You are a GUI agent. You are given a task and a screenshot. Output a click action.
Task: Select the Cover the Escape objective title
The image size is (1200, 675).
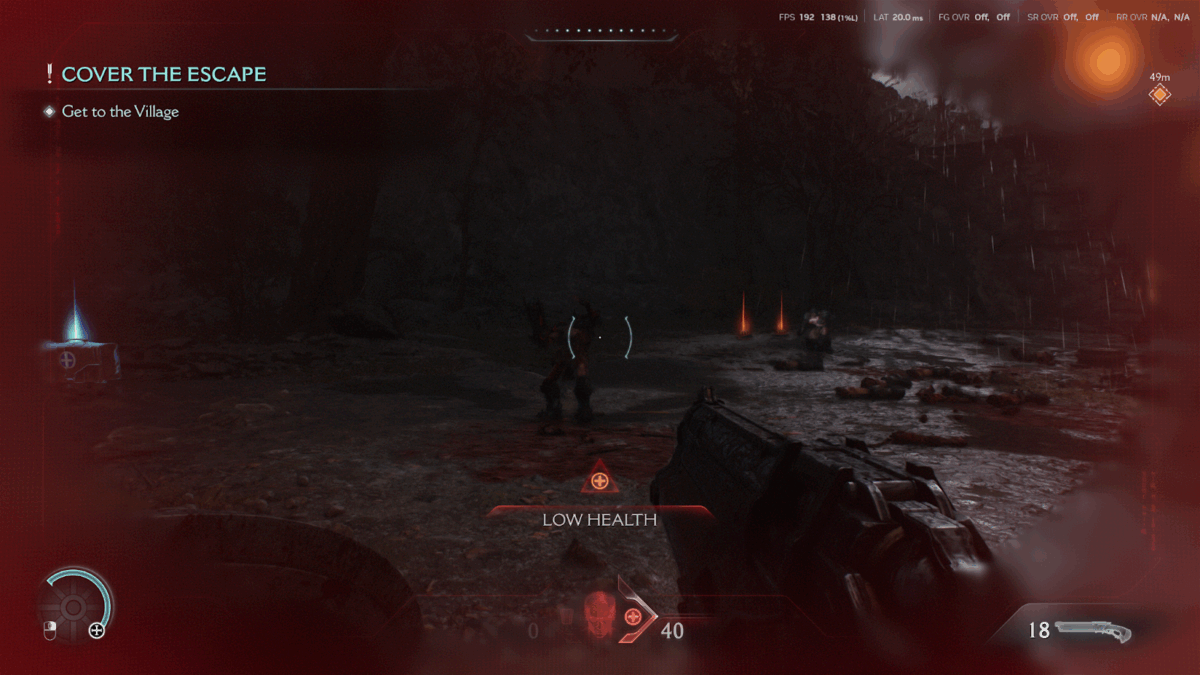coord(164,74)
